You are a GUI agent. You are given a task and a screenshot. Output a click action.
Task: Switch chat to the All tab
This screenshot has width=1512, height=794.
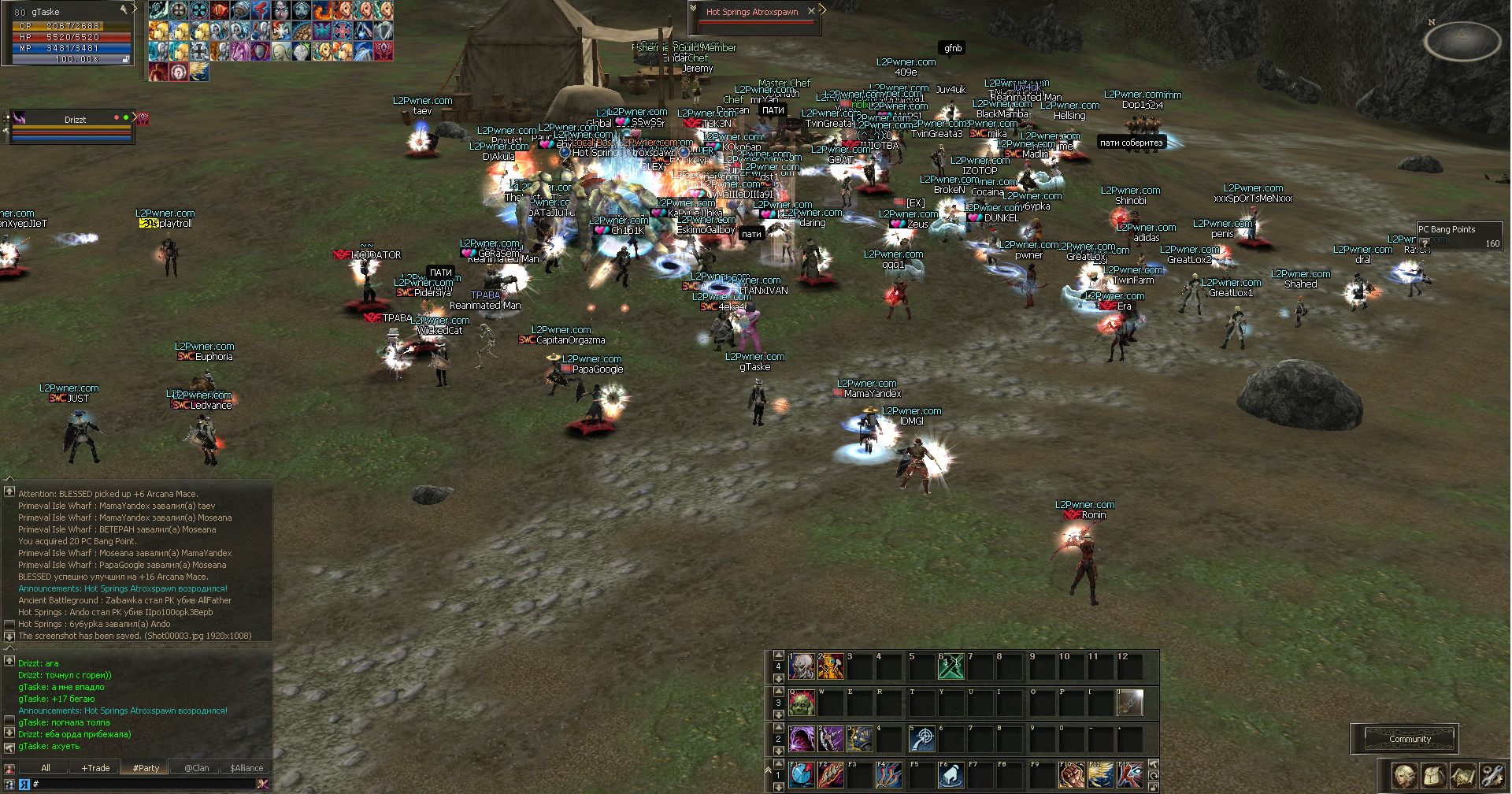46,768
